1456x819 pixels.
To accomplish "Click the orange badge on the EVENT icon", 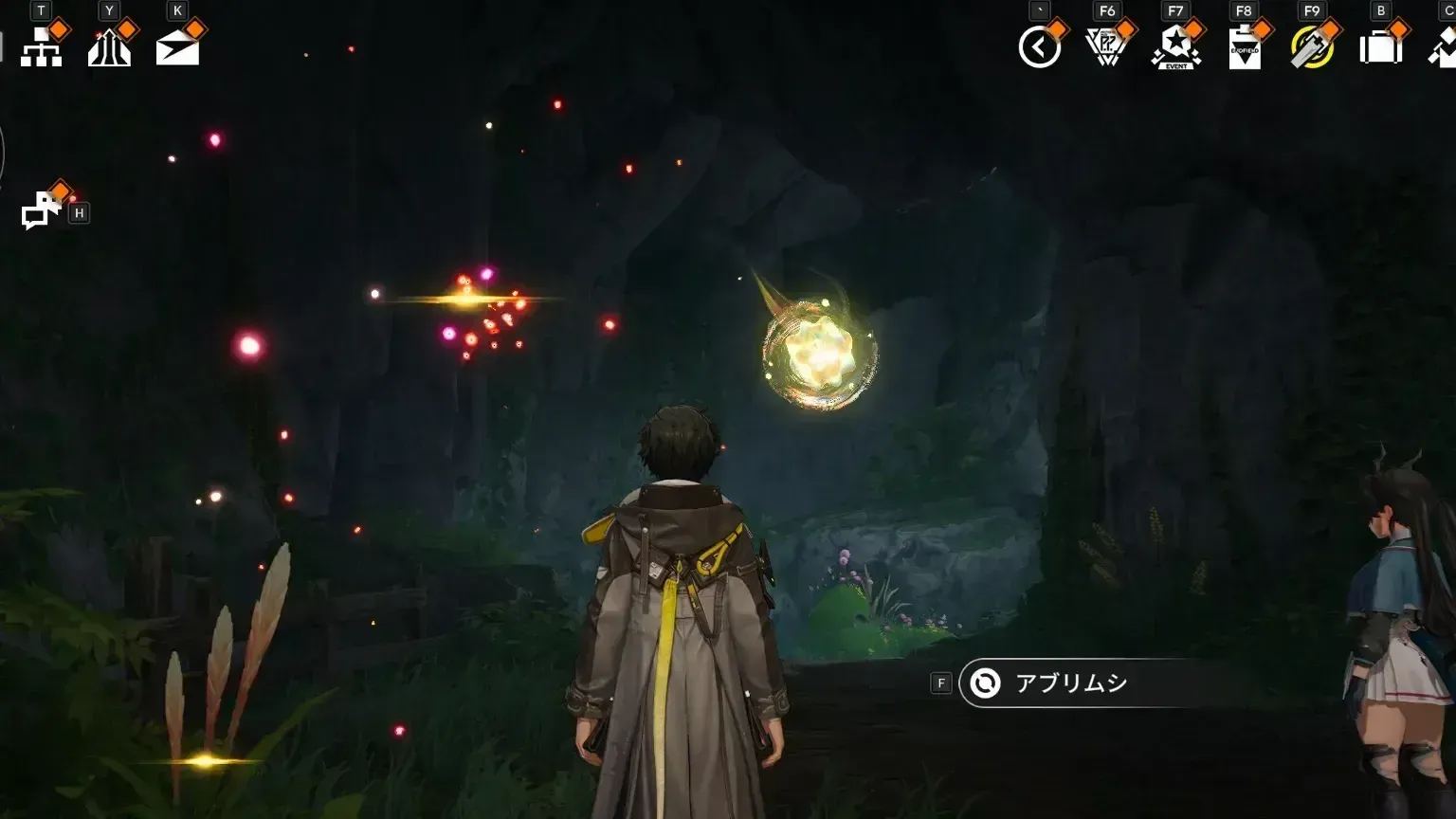I will click(1193, 28).
